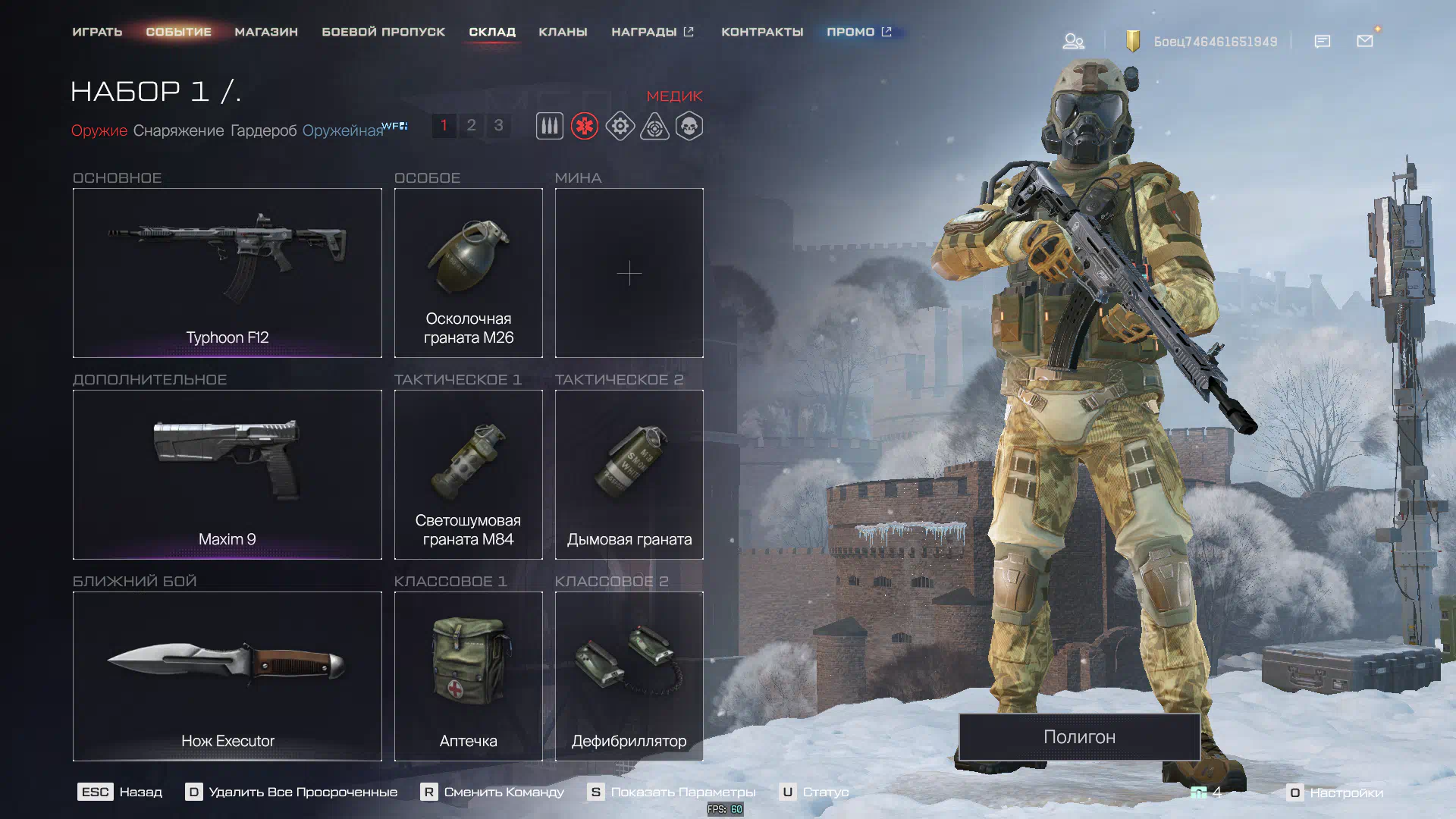Viewport: 1456px width, 819px height.
Task: Switch to the Снаряжение tab
Action: (x=178, y=130)
